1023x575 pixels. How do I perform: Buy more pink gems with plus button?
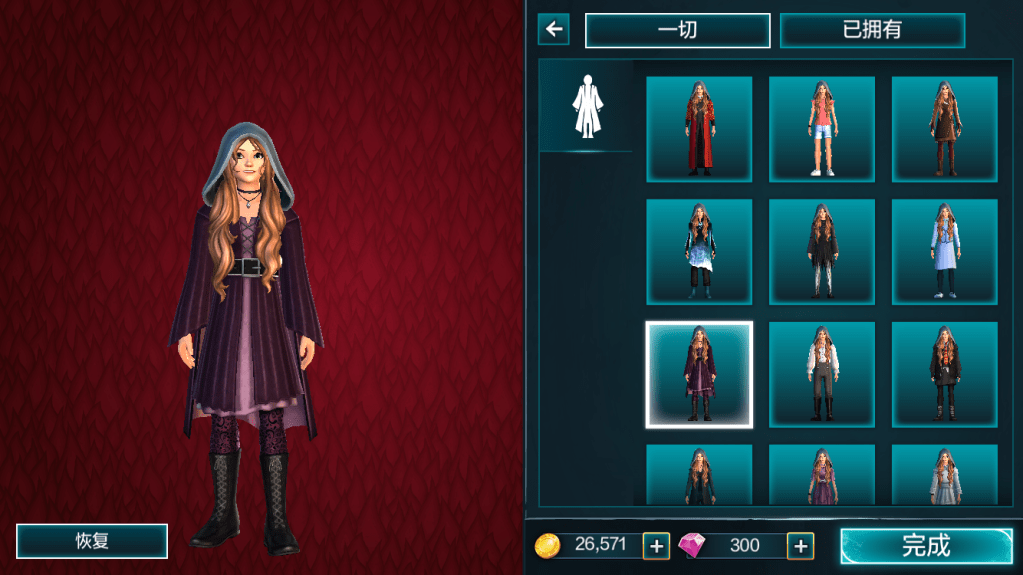(x=800, y=545)
